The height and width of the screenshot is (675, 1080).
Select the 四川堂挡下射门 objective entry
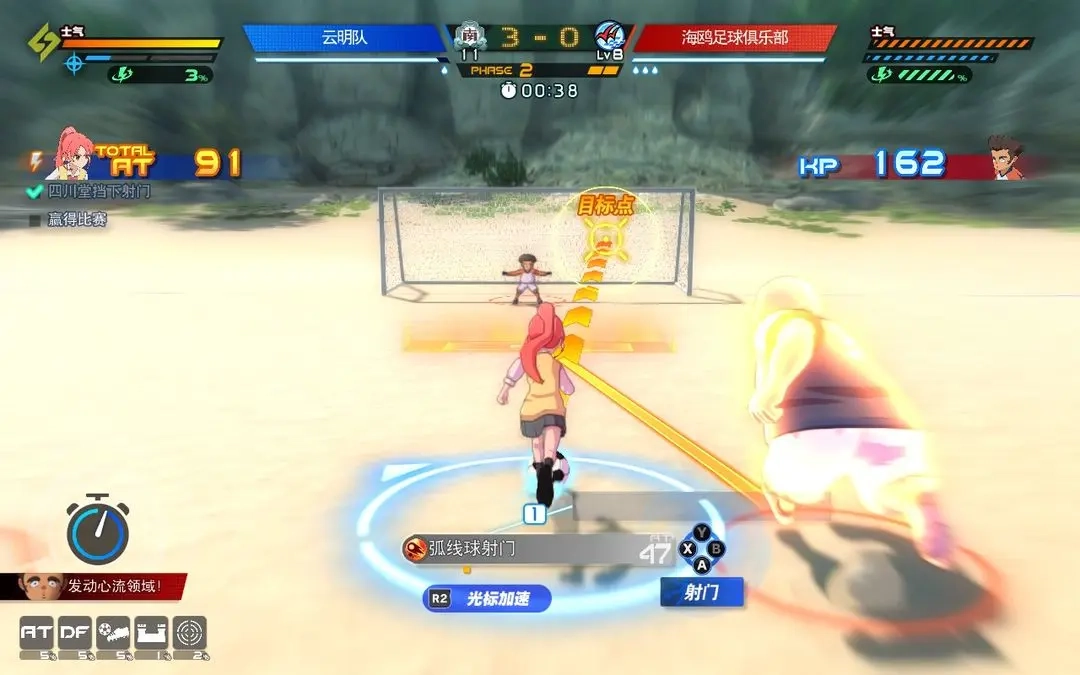90,191
